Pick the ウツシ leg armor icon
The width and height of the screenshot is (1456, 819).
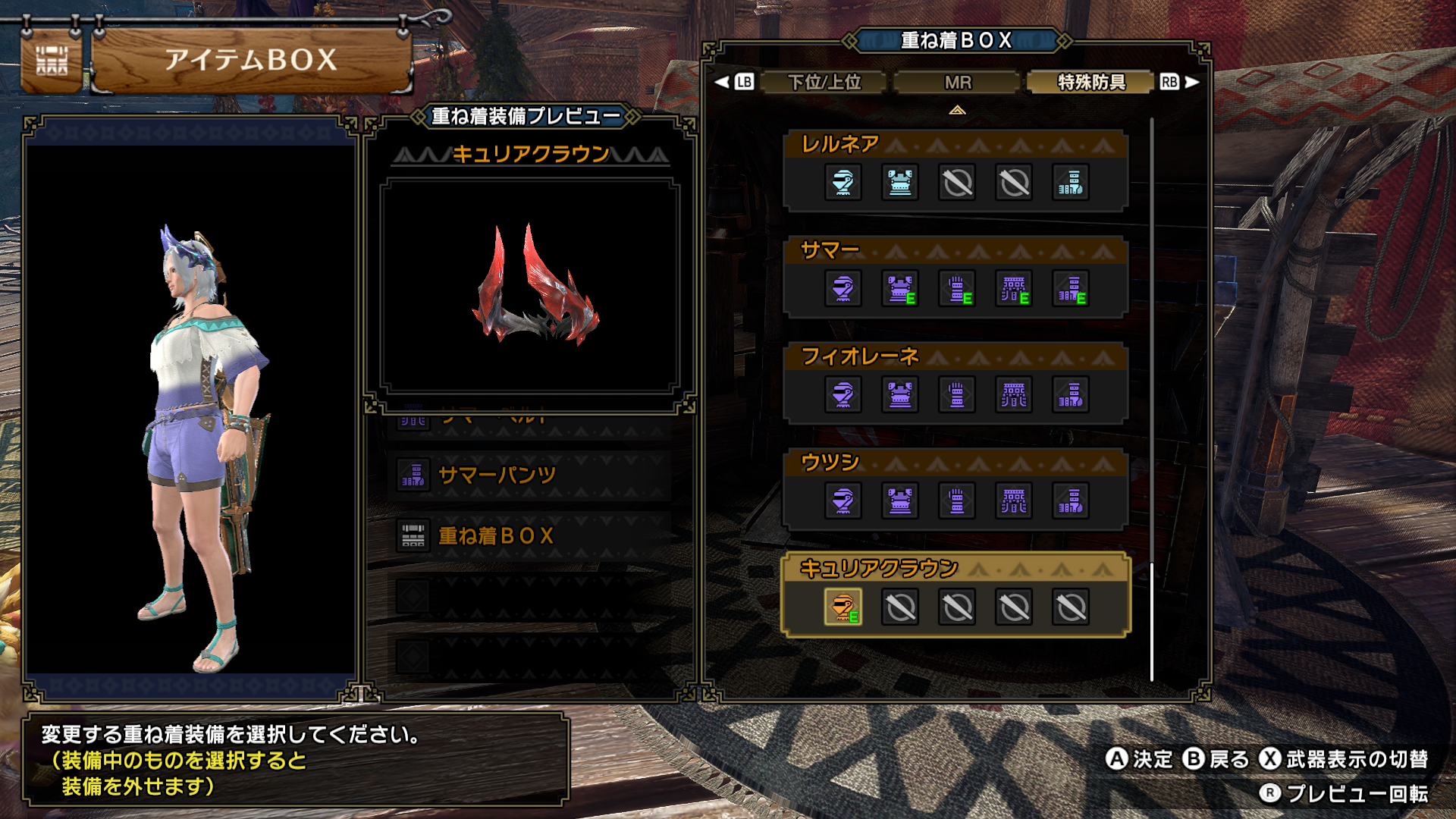(1071, 501)
